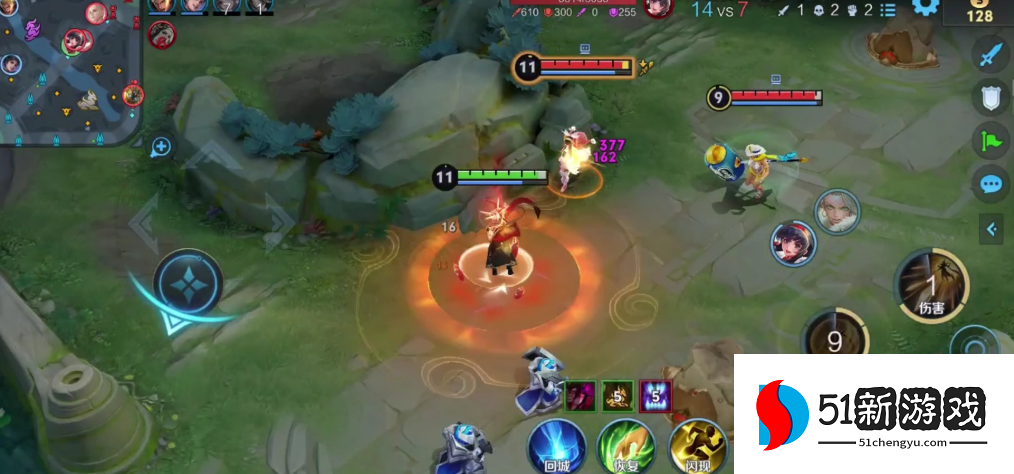Click the gold coin shop counter
Screen dimensions: 1014x474
tap(979, 14)
